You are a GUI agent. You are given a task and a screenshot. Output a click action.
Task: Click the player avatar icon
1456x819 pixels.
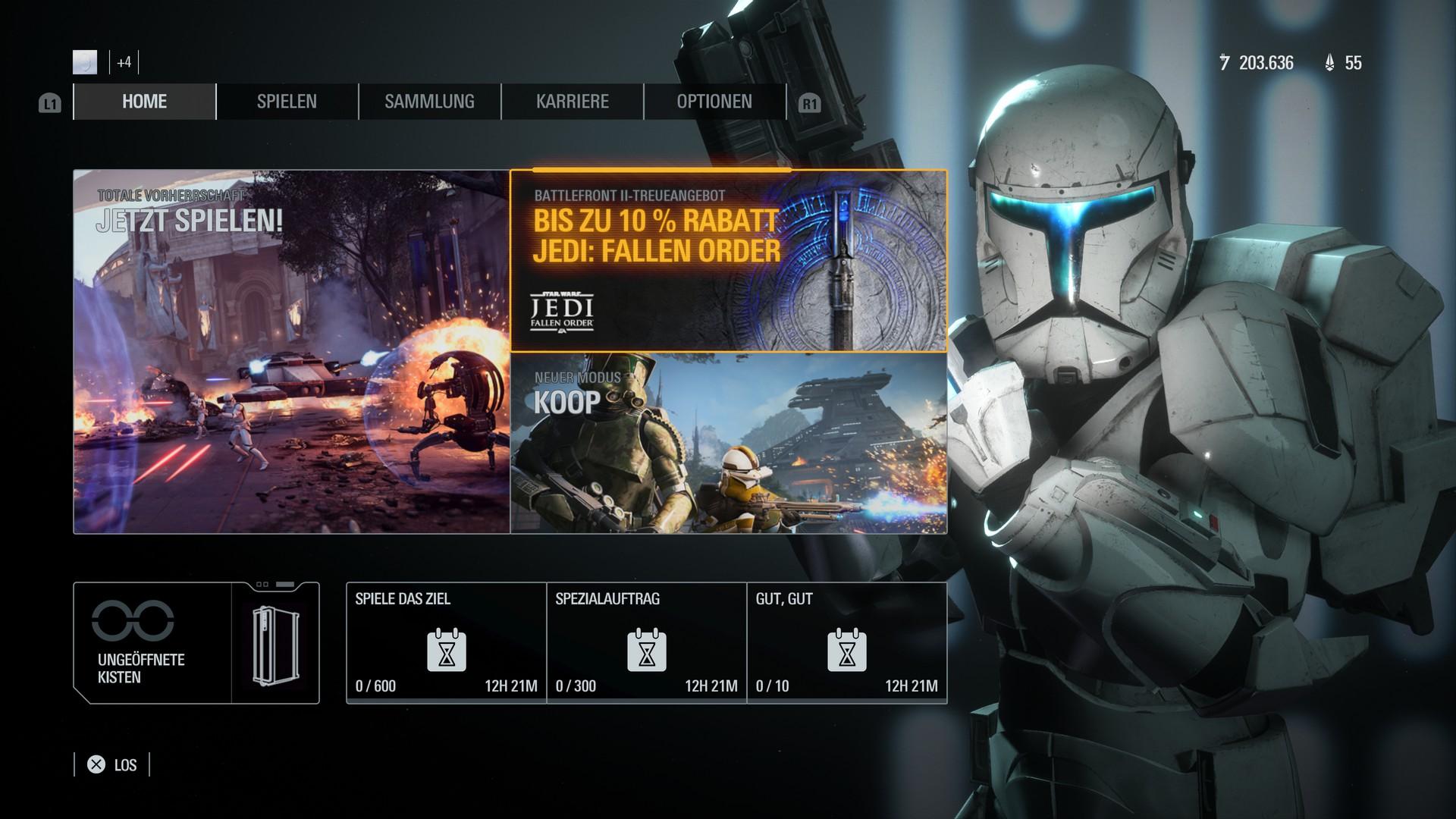[85, 62]
